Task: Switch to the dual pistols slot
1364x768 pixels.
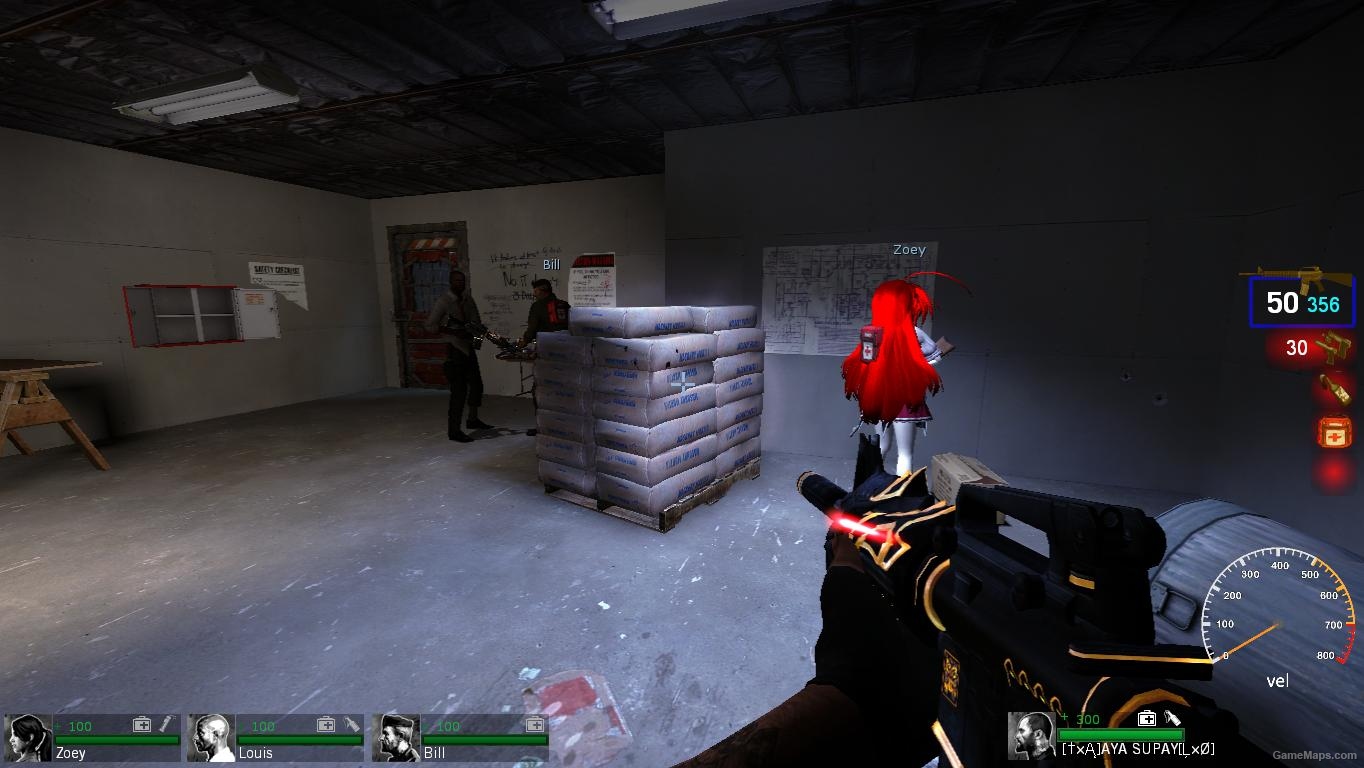Action: coord(1312,348)
